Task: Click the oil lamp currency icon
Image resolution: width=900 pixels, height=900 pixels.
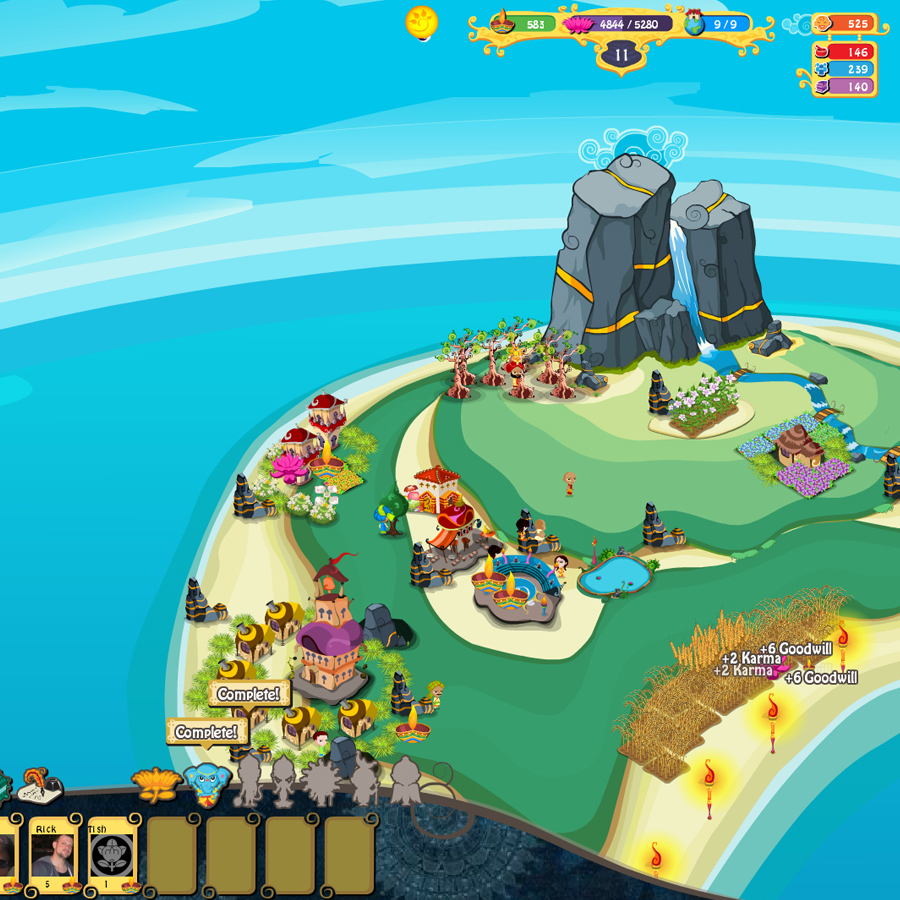Action: (503, 22)
